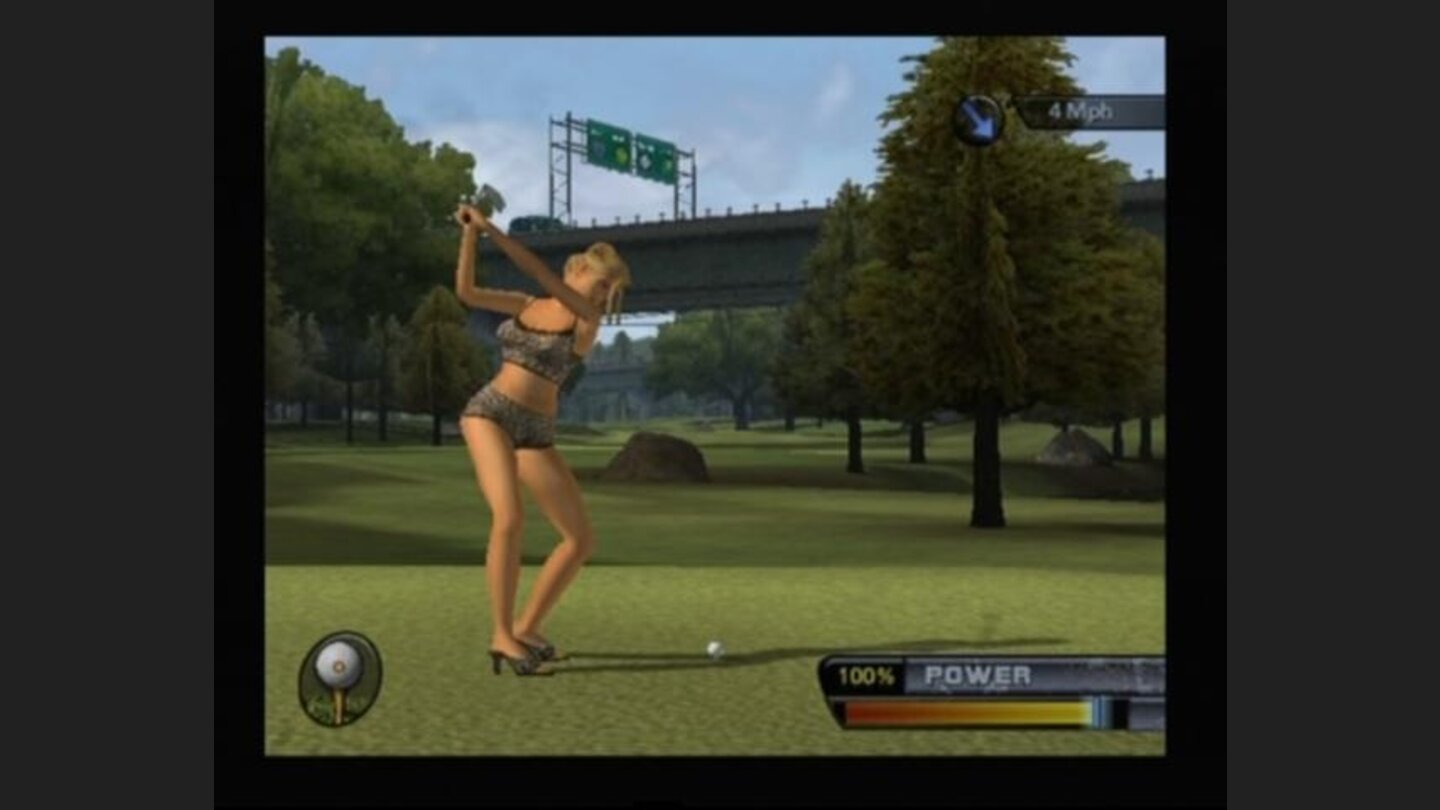Select the golf ball on the tee

pyautogui.click(x=716, y=651)
